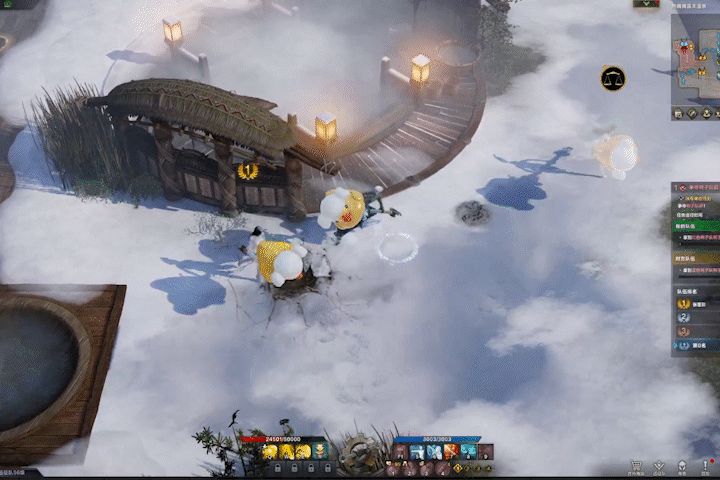Image resolution: width=720 pixels, height=480 pixels.
Task: Click the golden balance scales icon
Action: pos(613,77)
